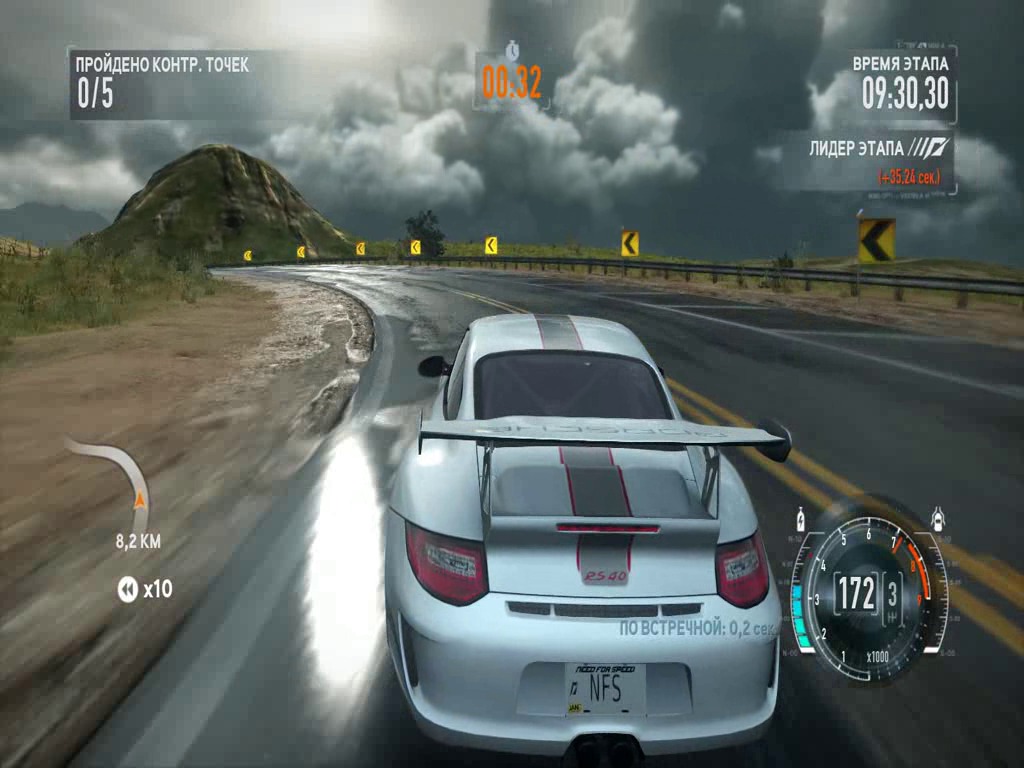This screenshot has width=1024, height=768.
Task: Click the rewind icon beside x10
Action: pyautogui.click(x=127, y=590)
